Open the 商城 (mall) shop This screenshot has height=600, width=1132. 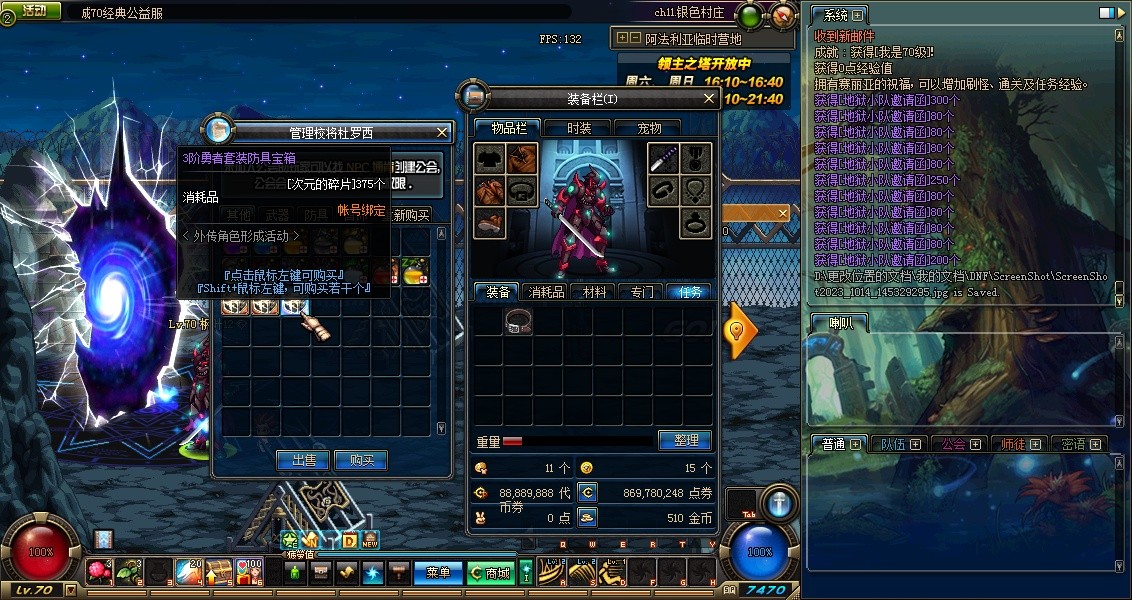click(491, 573)
